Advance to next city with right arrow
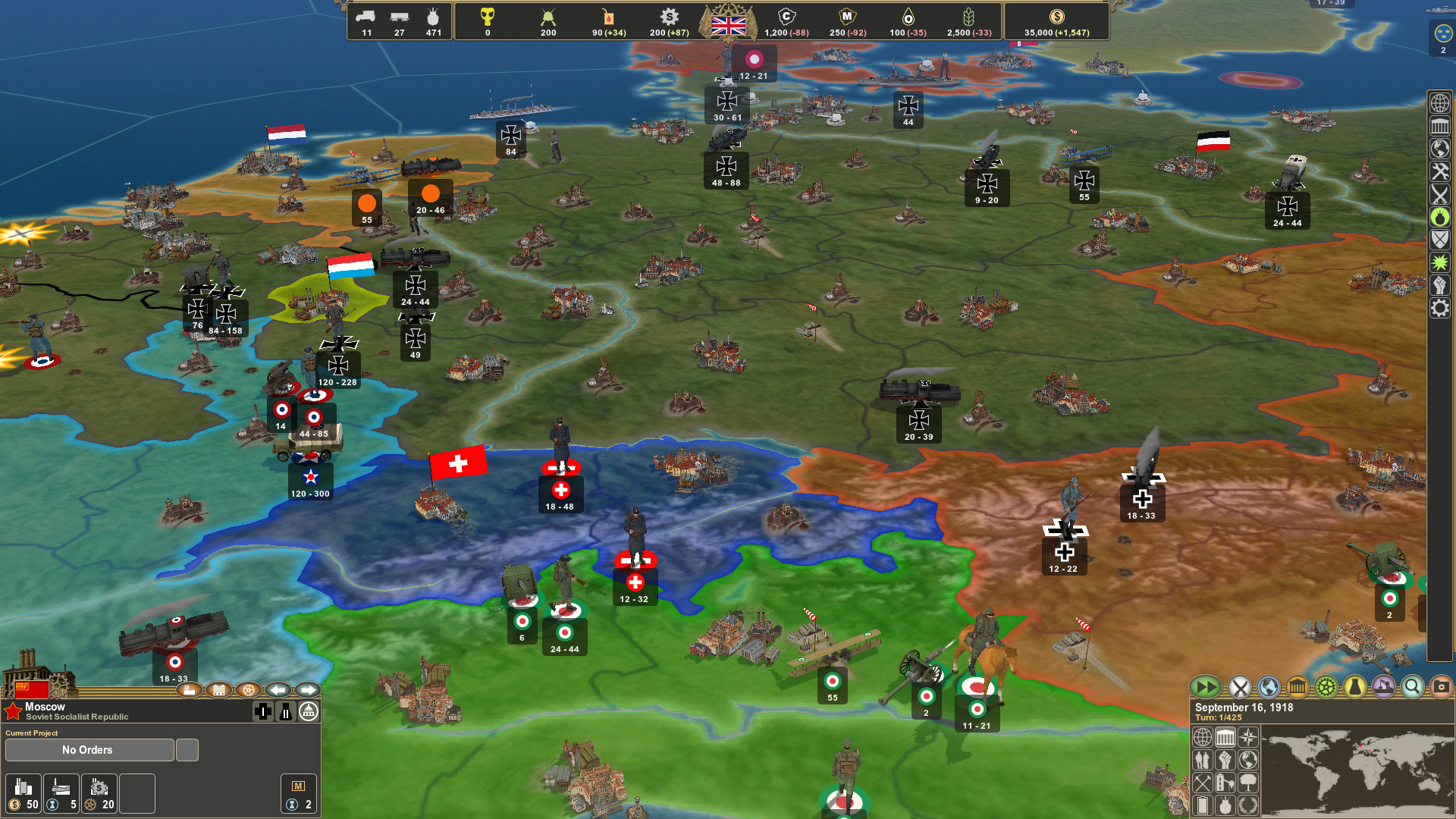The height and width of the screenshot is (819, 1456). coord(308,691)
